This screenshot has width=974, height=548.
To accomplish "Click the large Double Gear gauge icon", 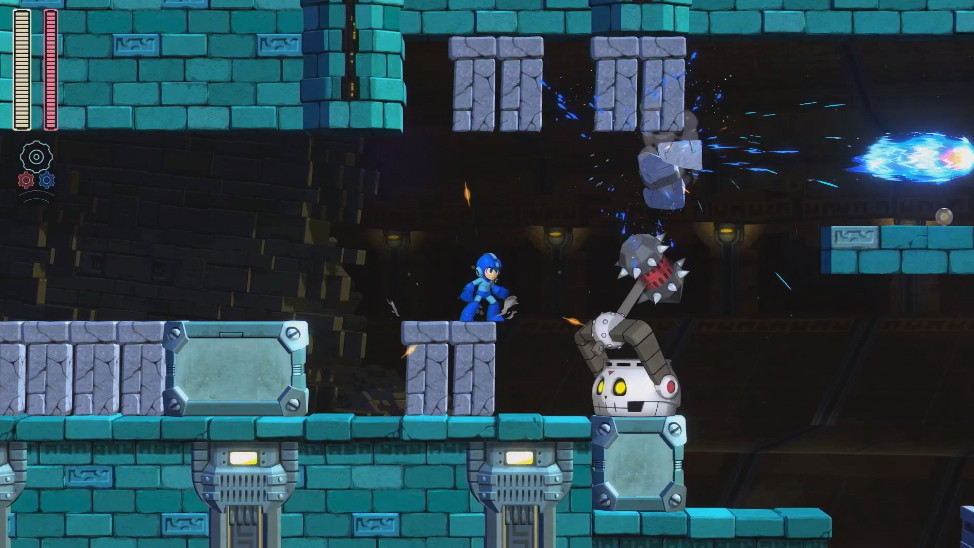I will 36,157.
